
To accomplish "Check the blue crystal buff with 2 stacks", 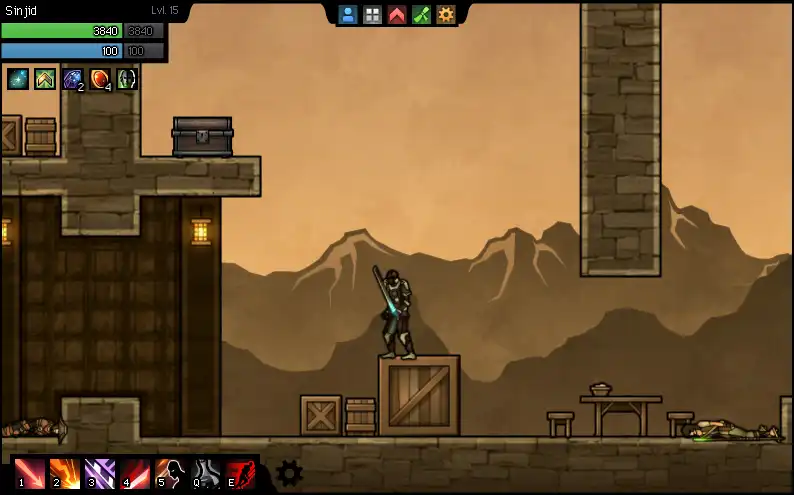I will 73,78.
